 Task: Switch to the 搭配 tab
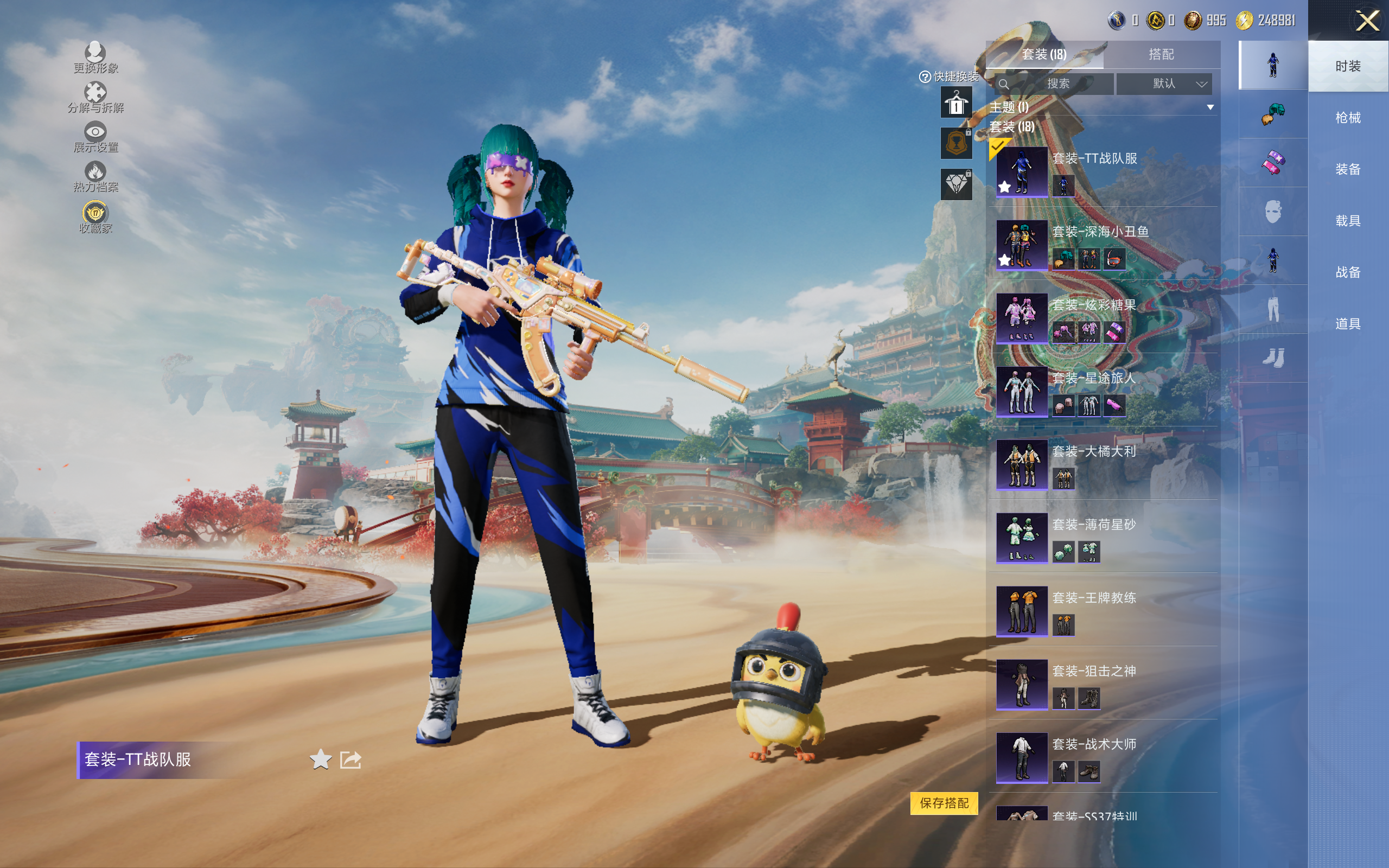[1161, 55]
